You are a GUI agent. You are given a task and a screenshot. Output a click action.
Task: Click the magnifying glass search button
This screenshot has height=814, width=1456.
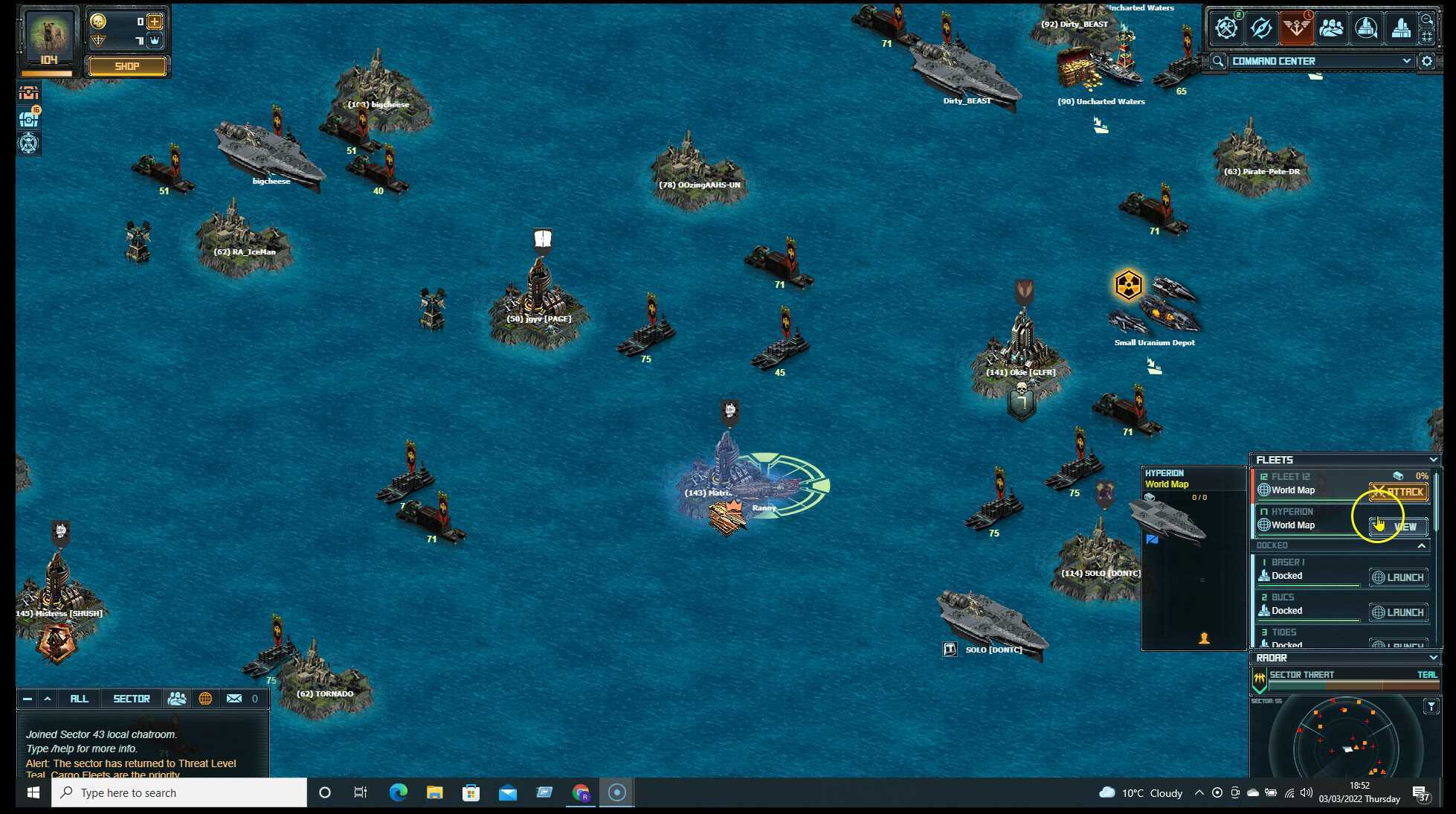pos(1217,61)
